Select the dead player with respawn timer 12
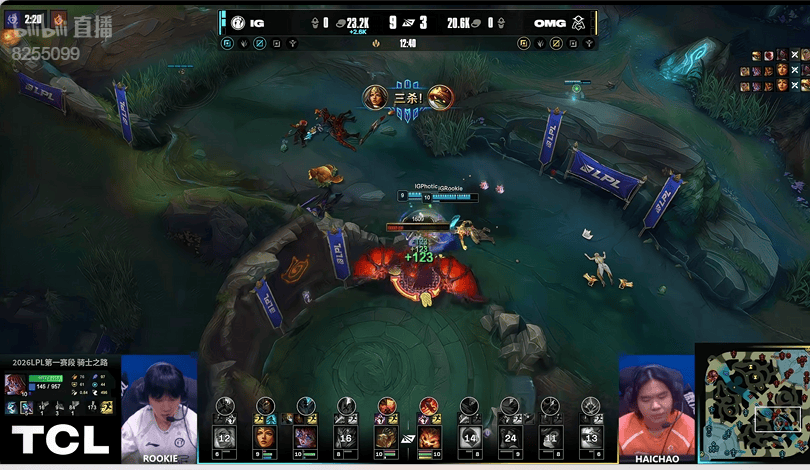Viewport: 810px width, 470px height. (x=224, y=437)
